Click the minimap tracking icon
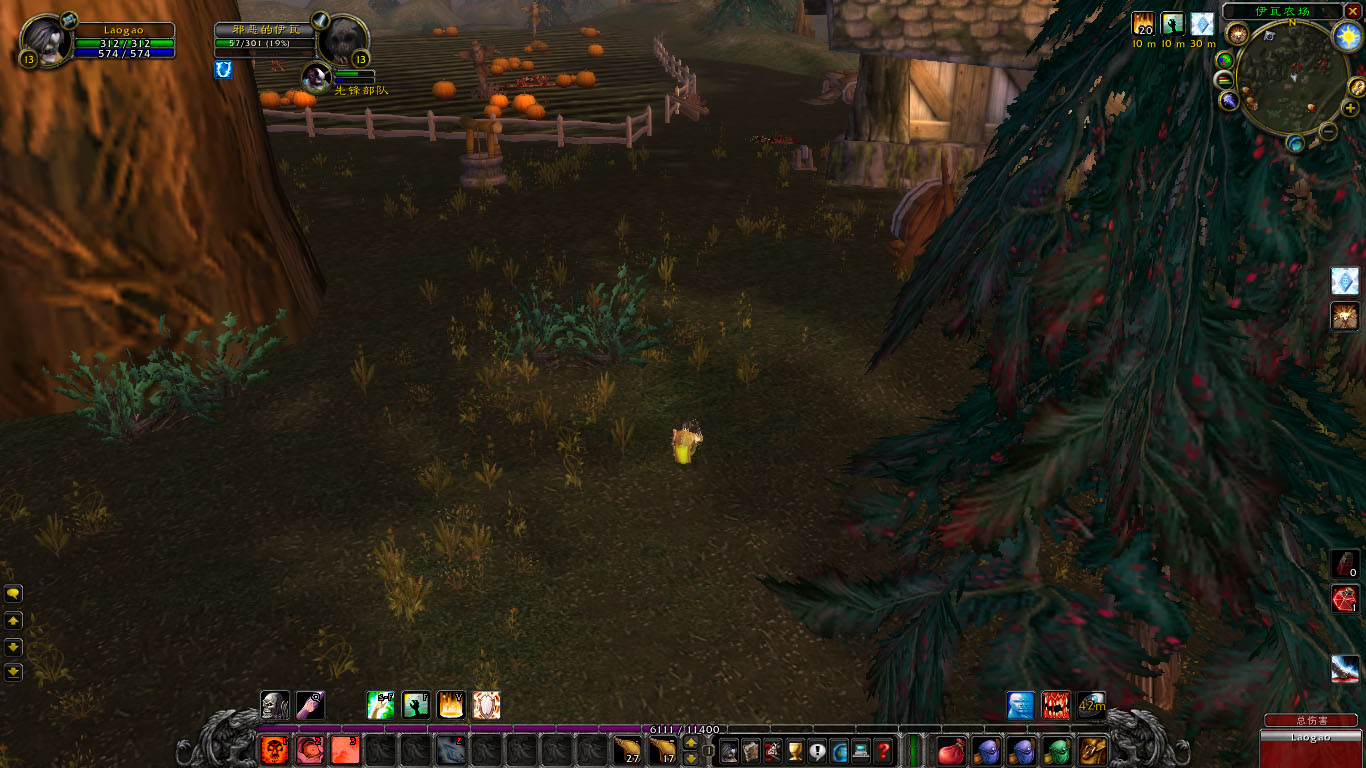This screenshot has height=768, width=1366. click(x=1238, y=34)
